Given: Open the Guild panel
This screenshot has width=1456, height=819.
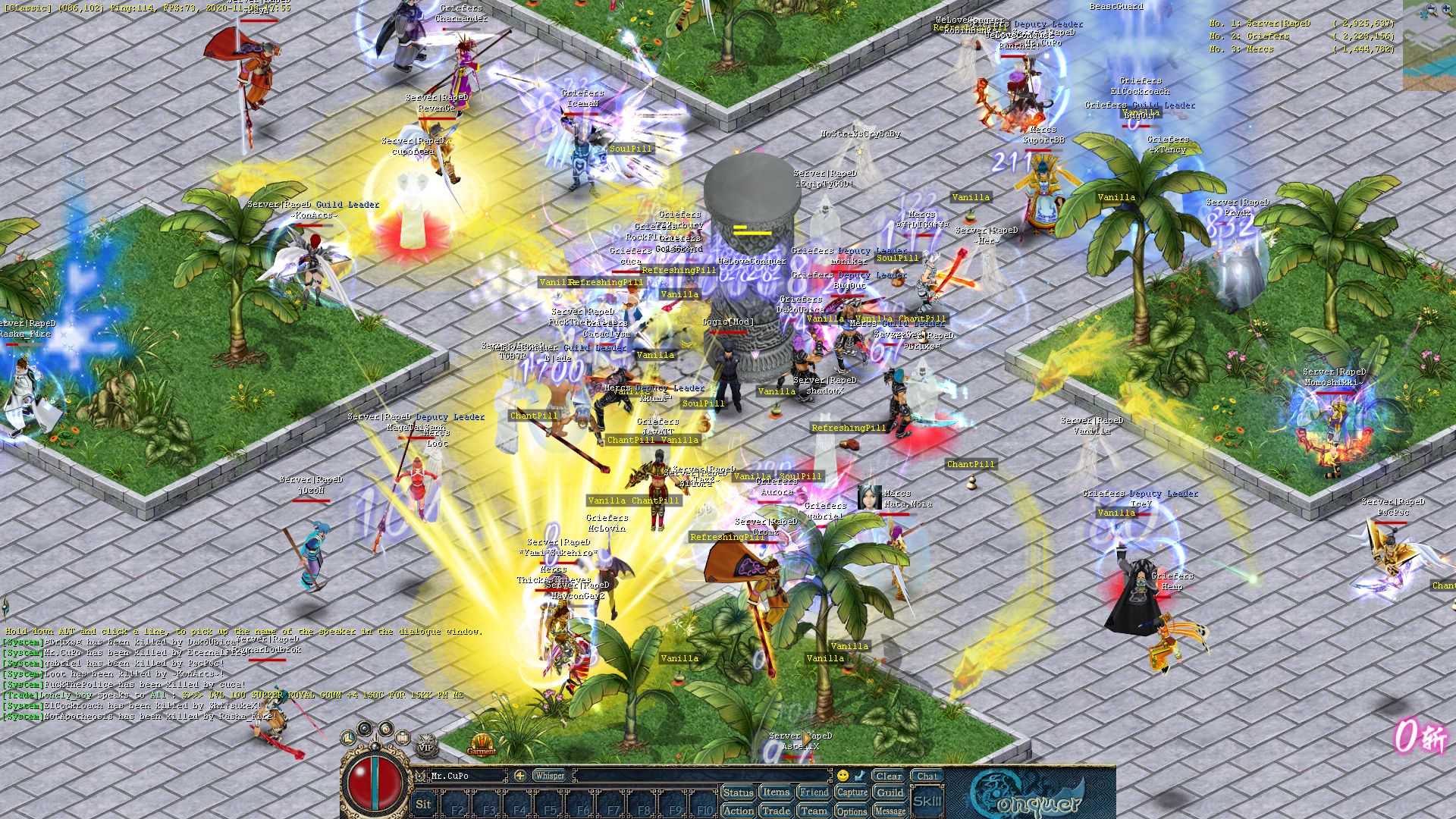Looking at the screenshot, I should [x=890, y=792].
